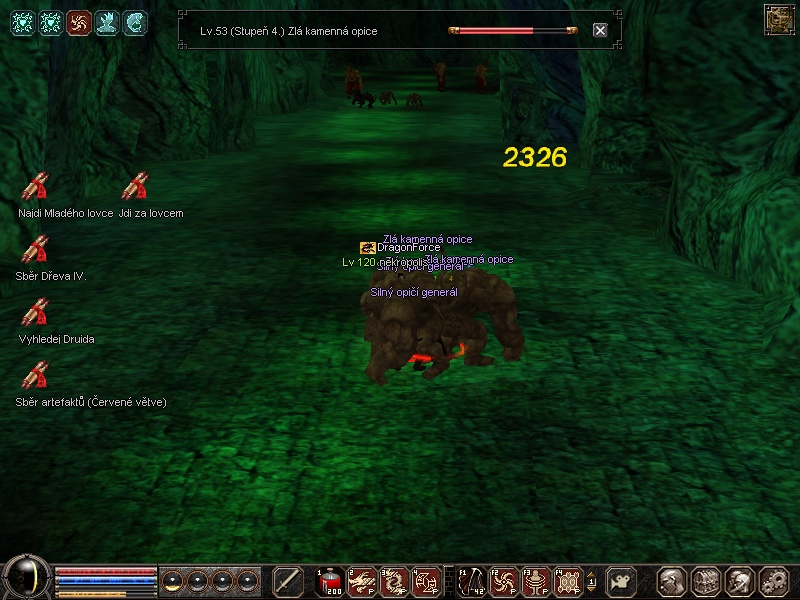Activate the red swirl skill in slot F2
This screenshot has width=800, height=600.
(x=504, y=581)
